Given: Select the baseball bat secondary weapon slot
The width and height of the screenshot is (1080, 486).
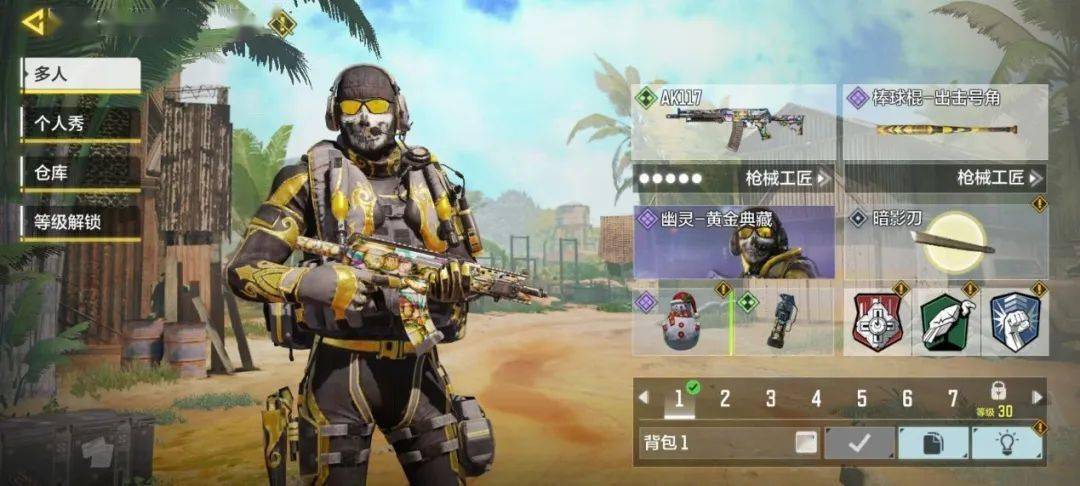Looking at the screenshot, I should coord(945,123).
